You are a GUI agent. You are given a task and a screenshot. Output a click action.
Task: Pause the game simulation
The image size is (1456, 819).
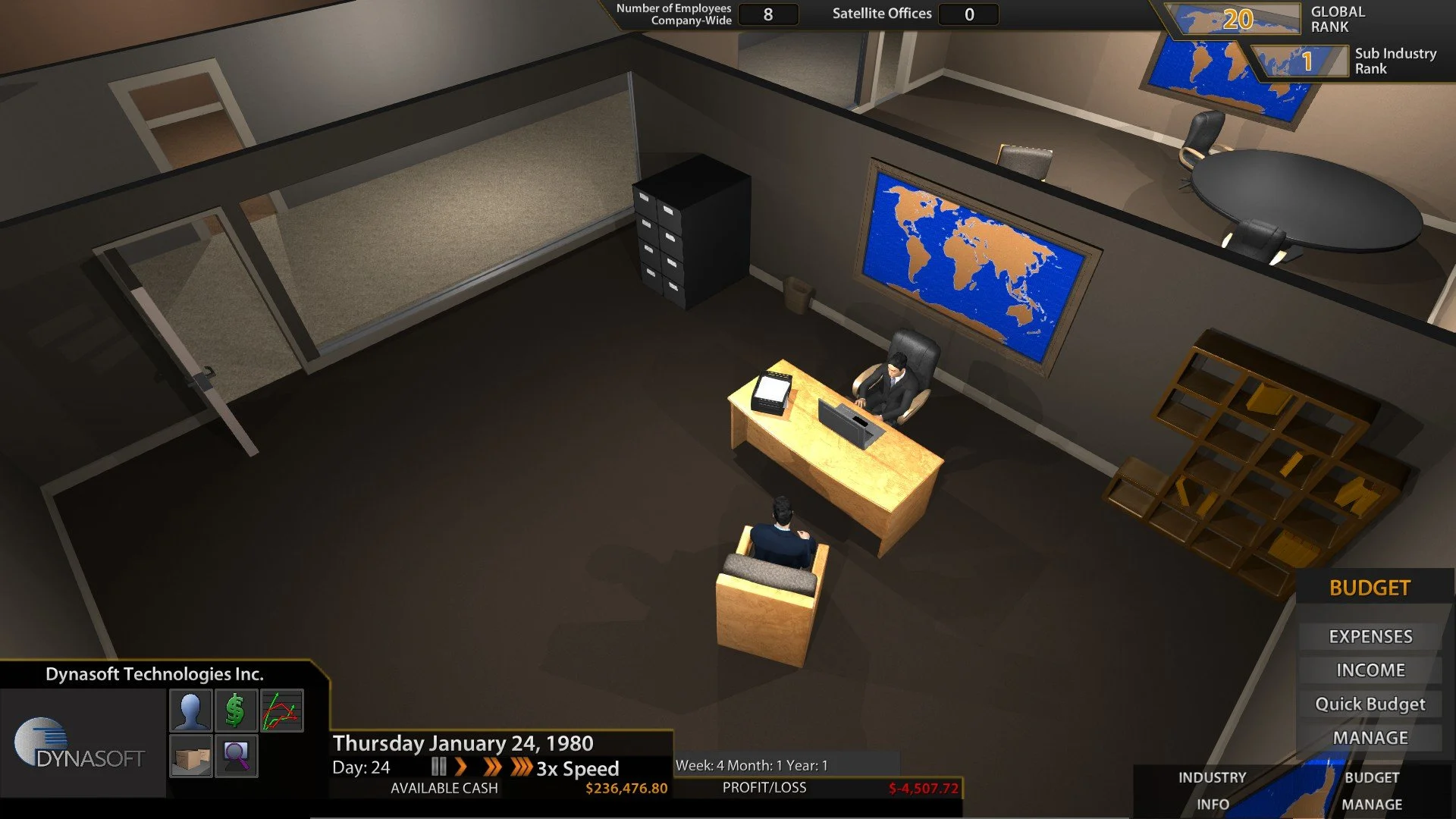(438, 767)
